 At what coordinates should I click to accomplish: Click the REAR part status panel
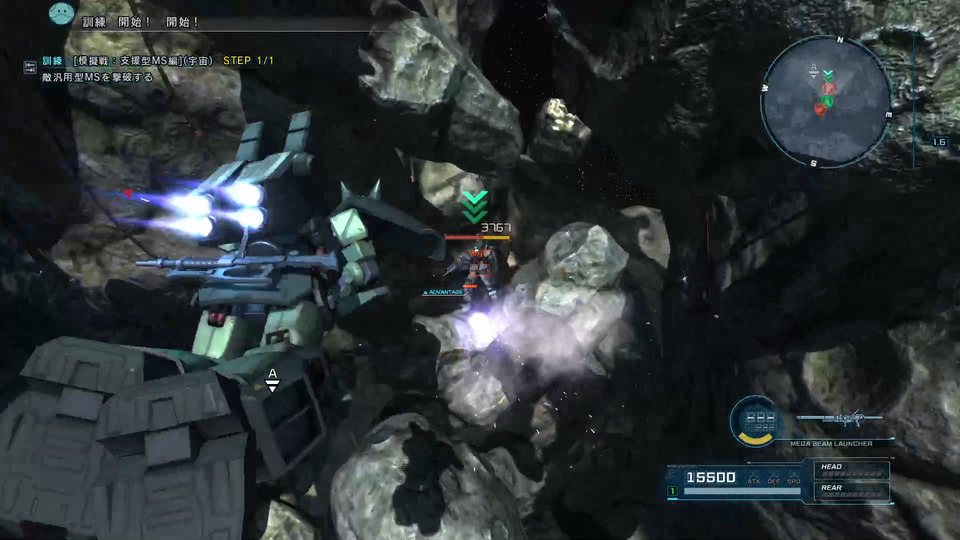click(851, 489)
